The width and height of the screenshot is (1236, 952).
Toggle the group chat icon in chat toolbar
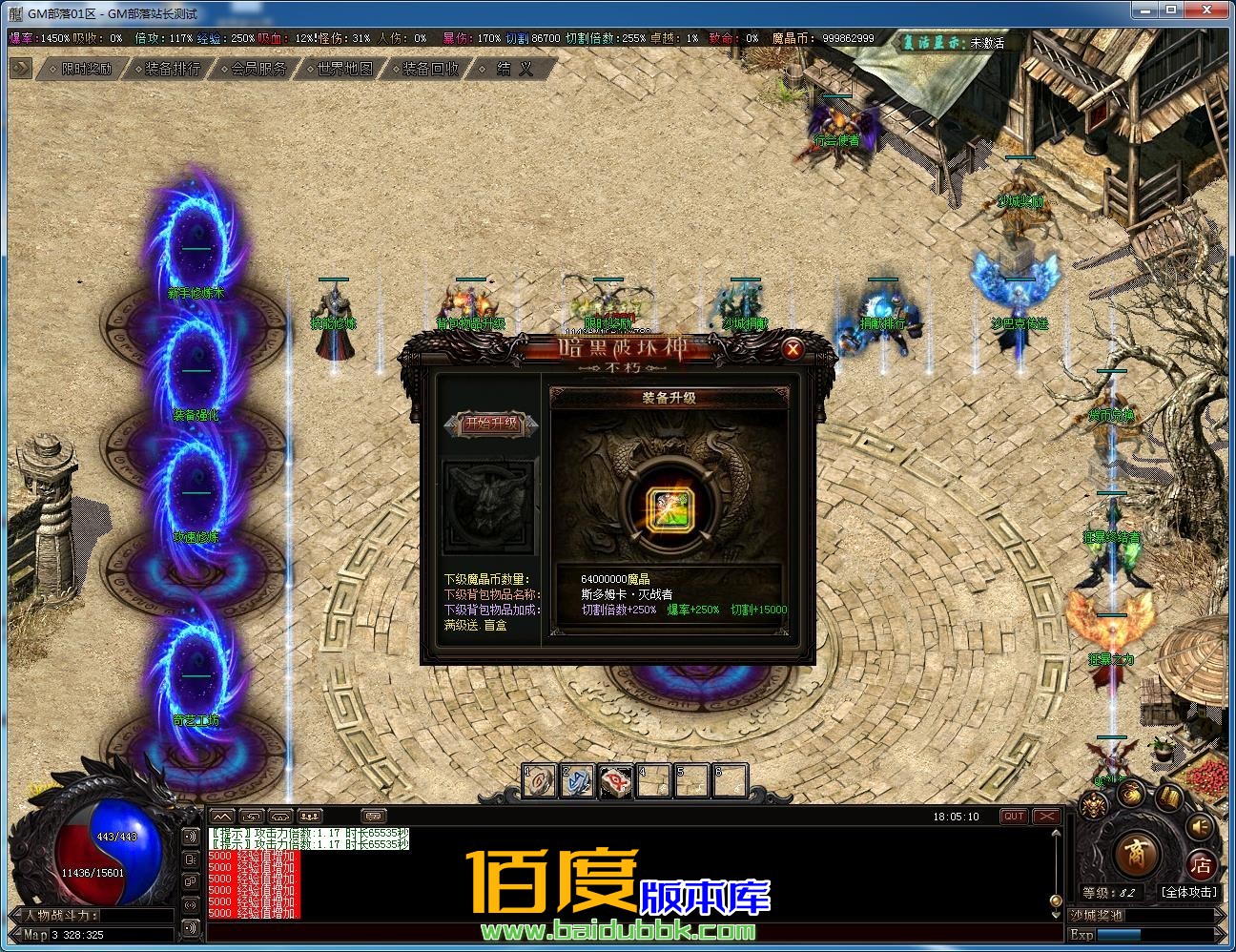click(307, 817)
